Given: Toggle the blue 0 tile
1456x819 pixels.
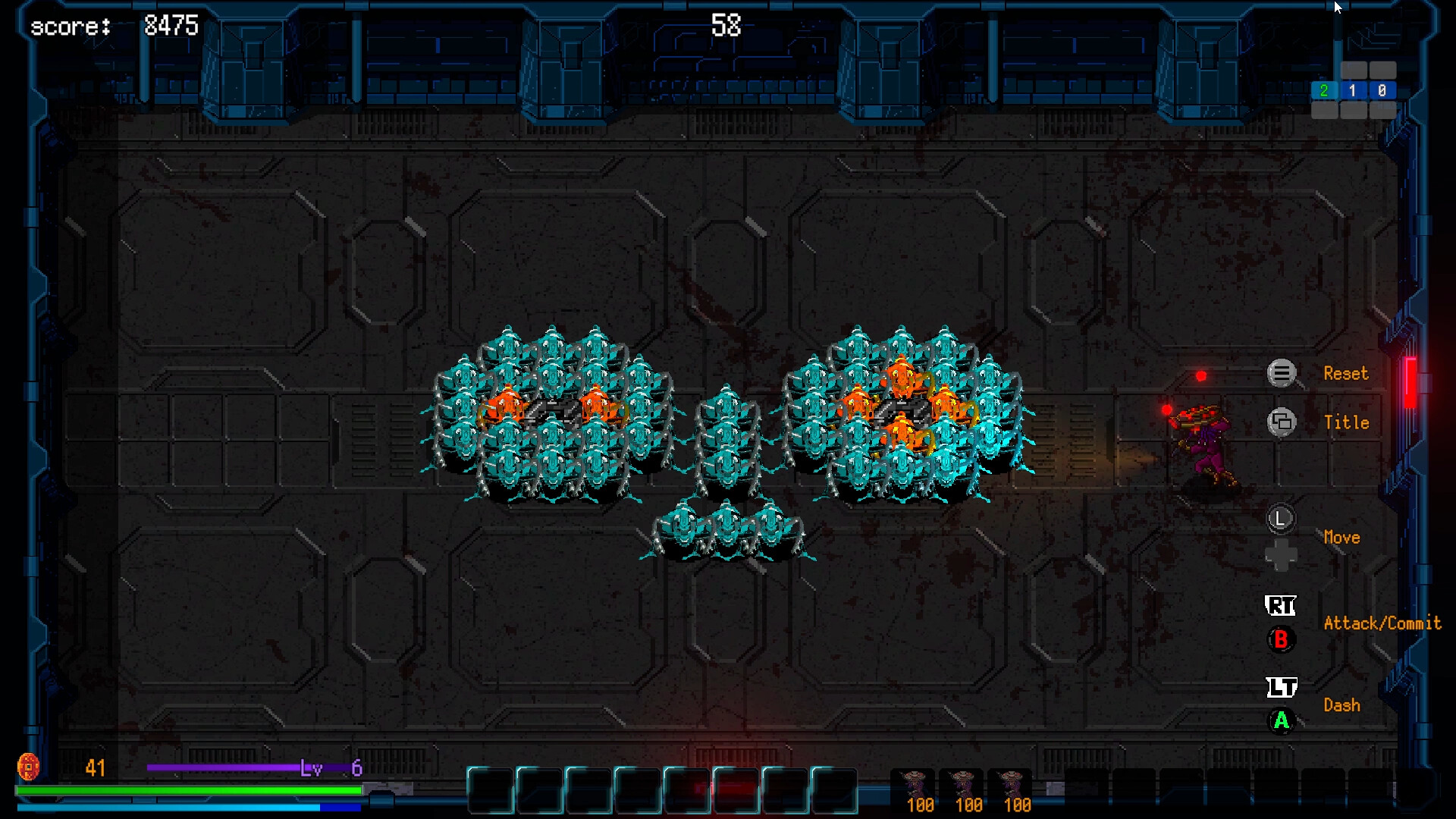Looking at the screenshot, I should [x=1383, y=90].
